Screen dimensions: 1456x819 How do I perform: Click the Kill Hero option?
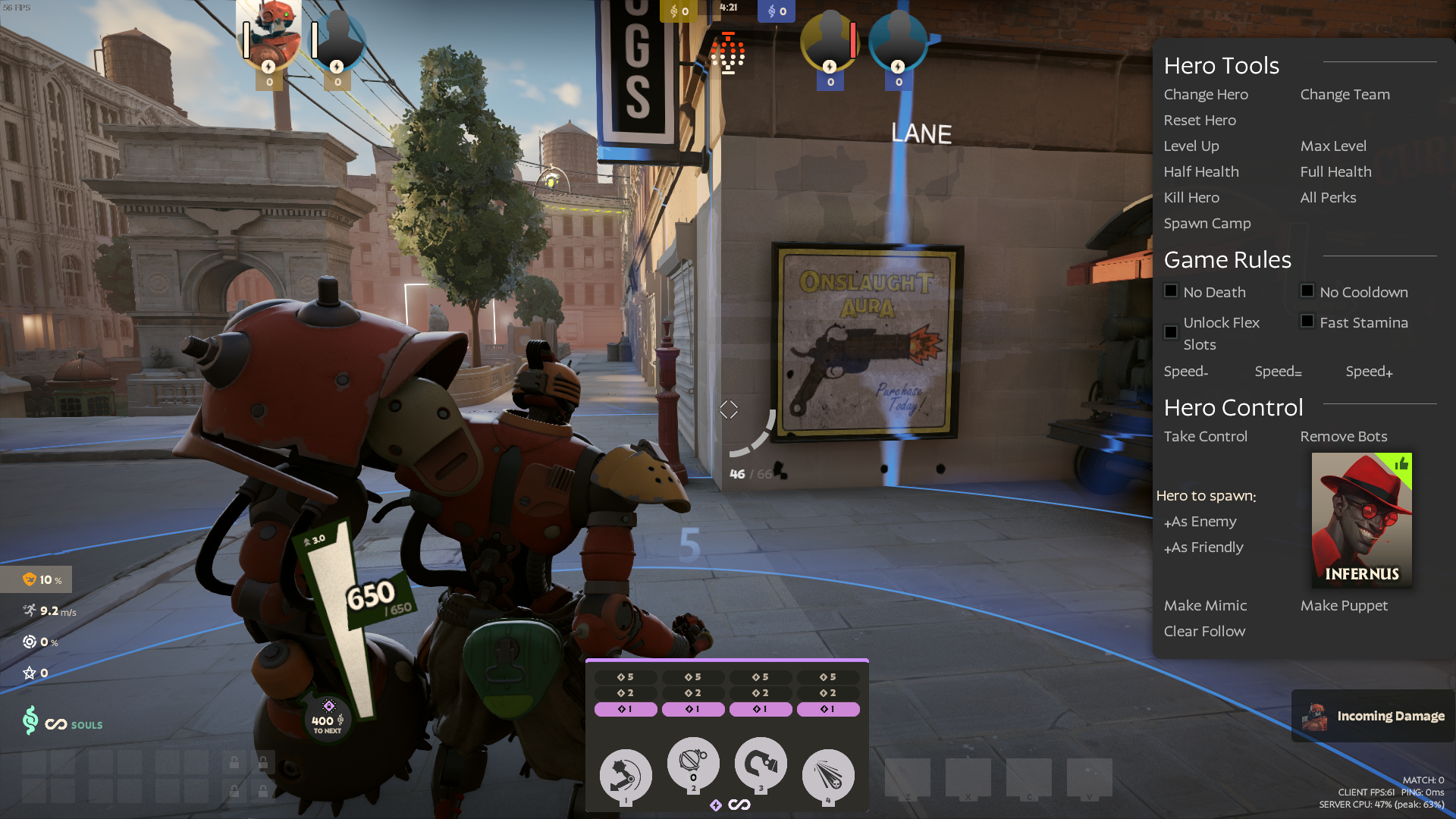click(1191, 198)
